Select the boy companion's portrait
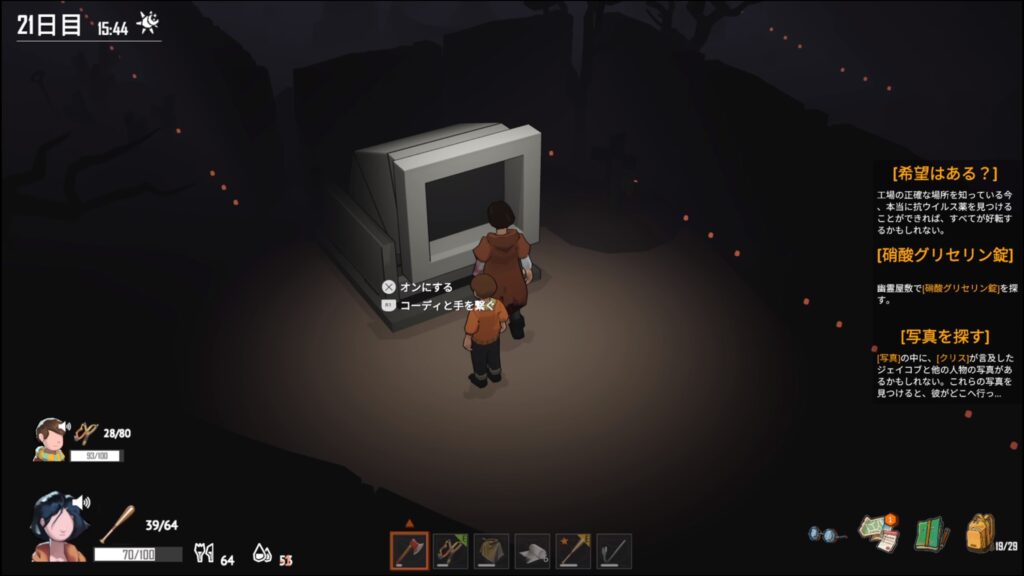This screenshot has height=576, width=1024. point(49,438)
